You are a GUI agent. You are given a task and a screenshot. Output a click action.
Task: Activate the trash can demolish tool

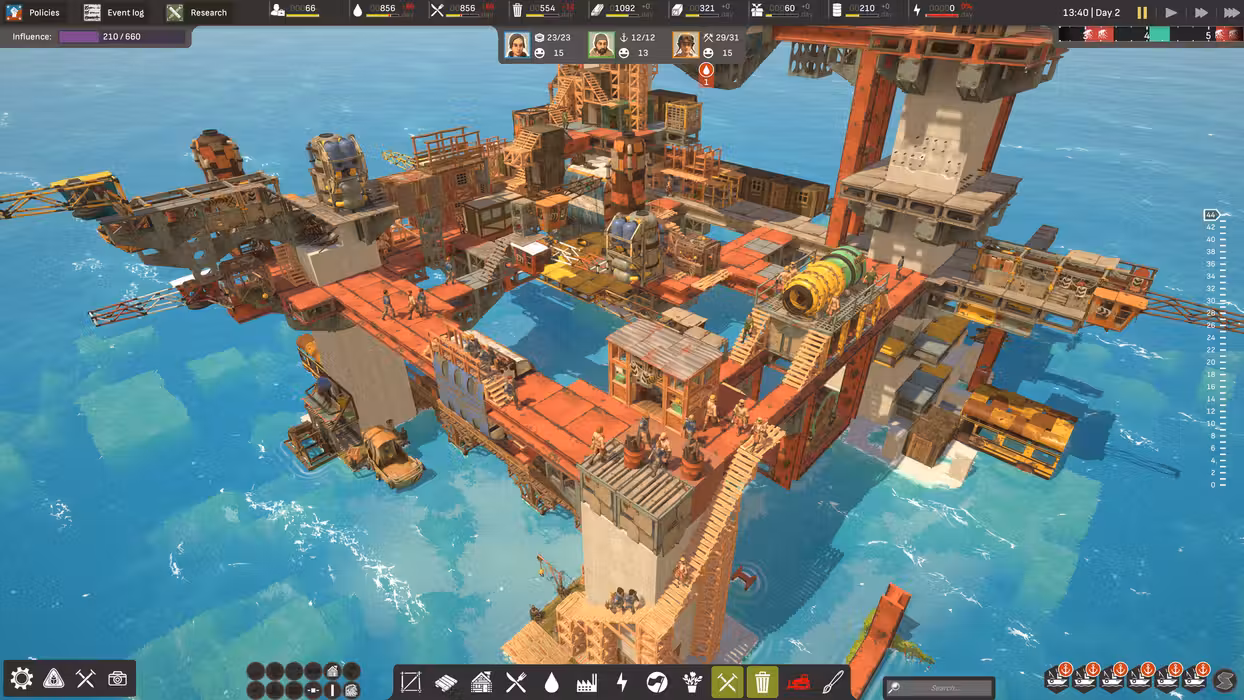click(762, 683)
